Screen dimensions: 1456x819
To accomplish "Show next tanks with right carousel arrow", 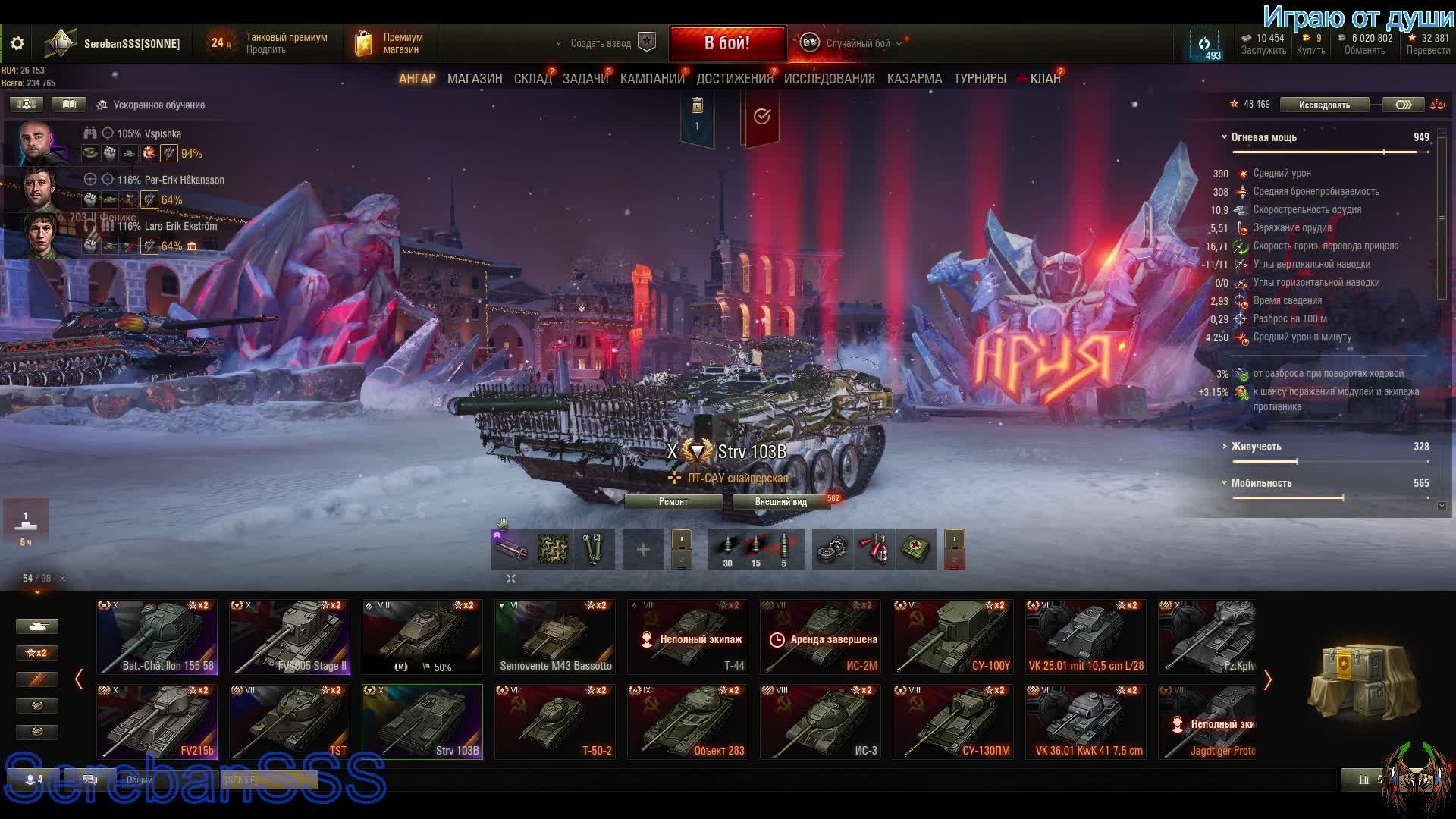I will click(1267, 679).
